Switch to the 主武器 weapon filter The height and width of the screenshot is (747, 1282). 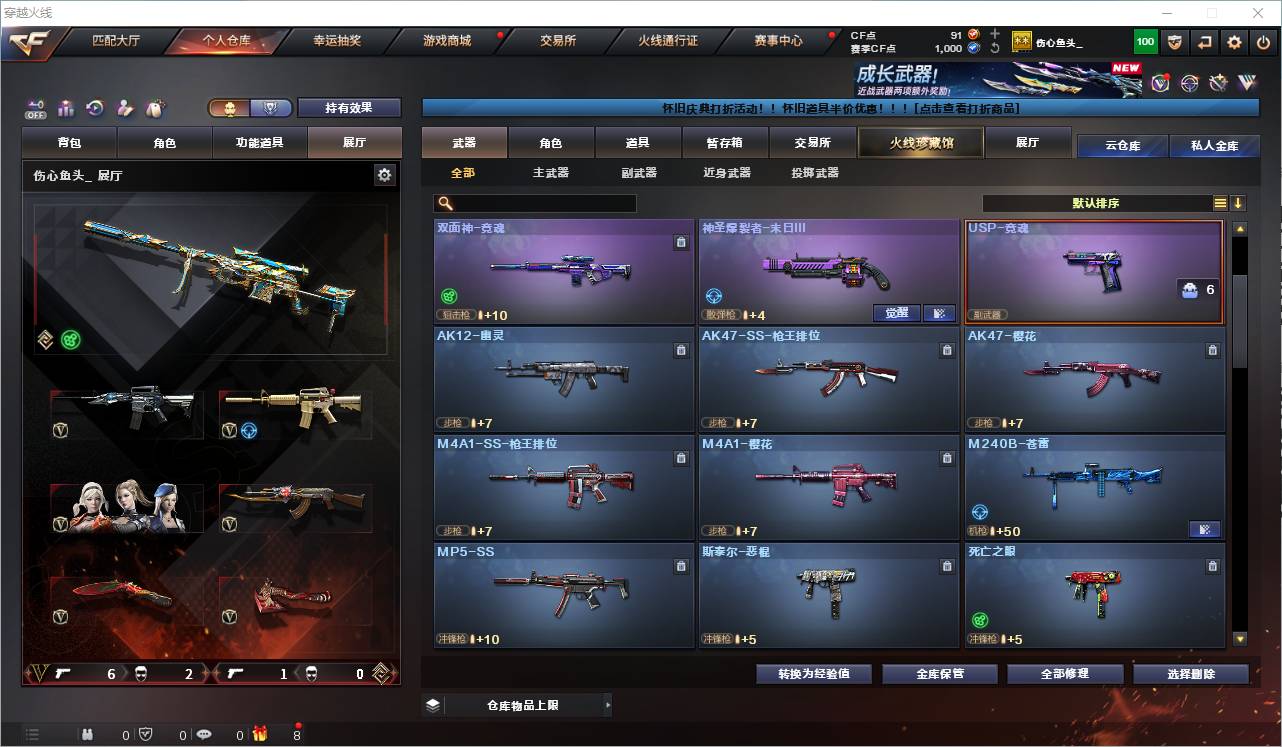click(x=550, y=173)
